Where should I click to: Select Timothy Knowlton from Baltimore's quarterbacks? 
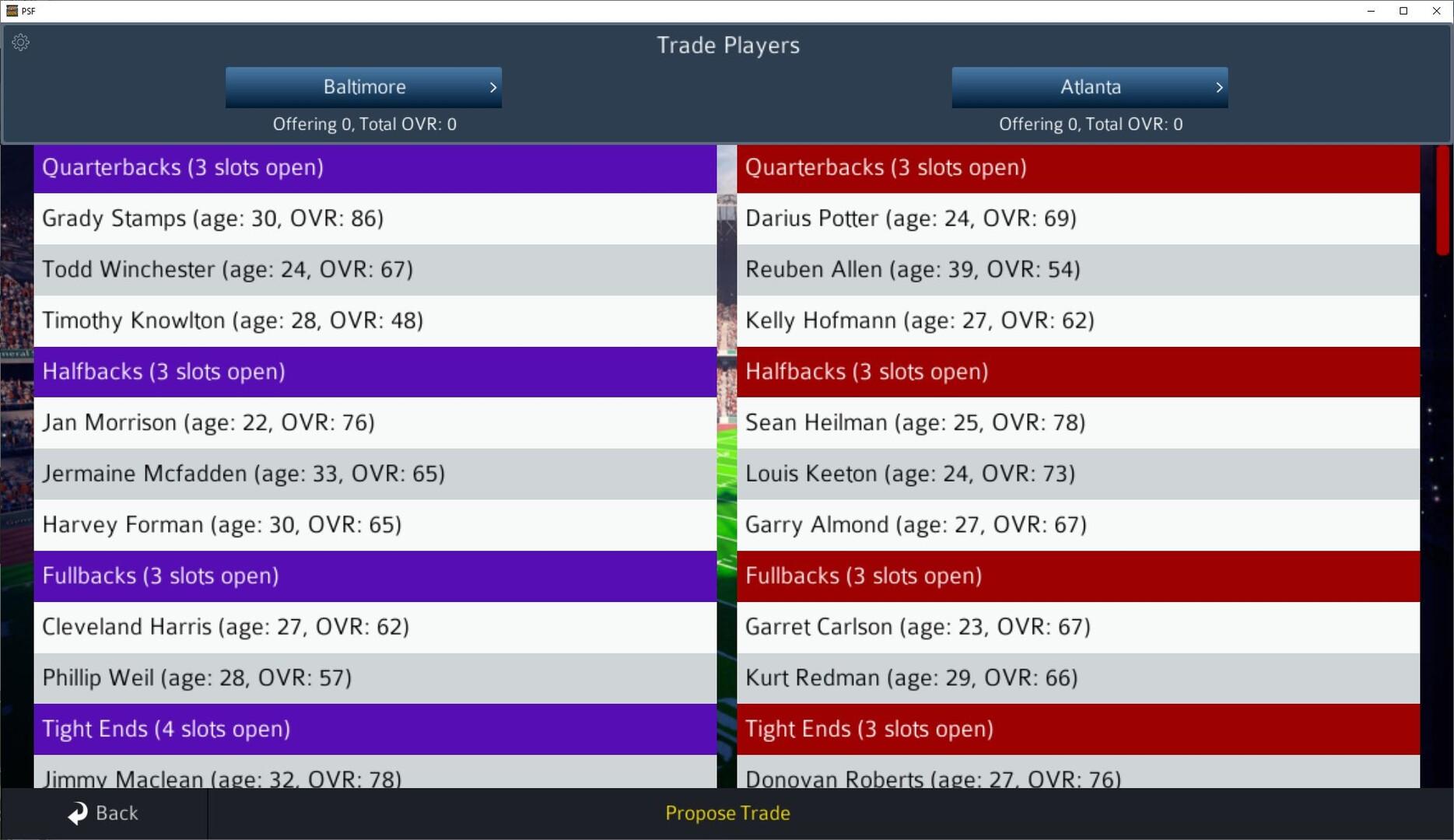(x=374, y=320)
